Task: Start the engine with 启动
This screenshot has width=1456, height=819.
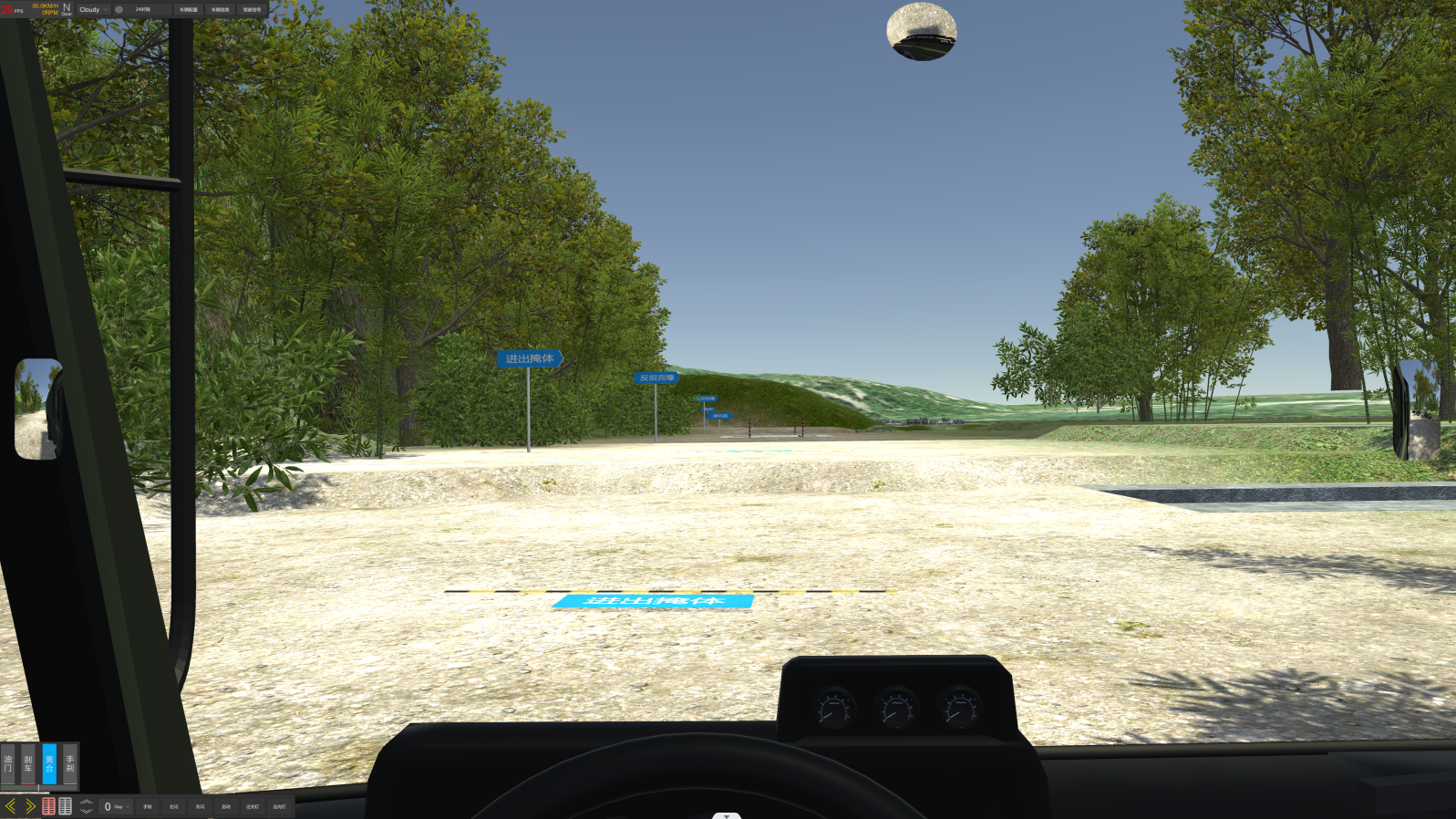Action: click(x=226, y=806)
